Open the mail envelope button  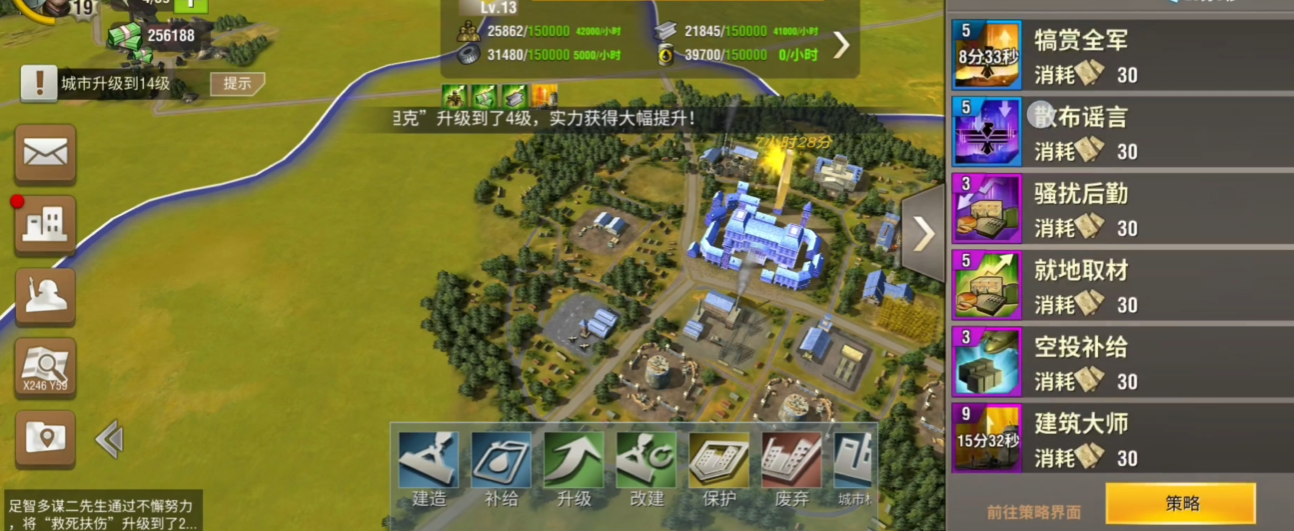coord(45,153)
